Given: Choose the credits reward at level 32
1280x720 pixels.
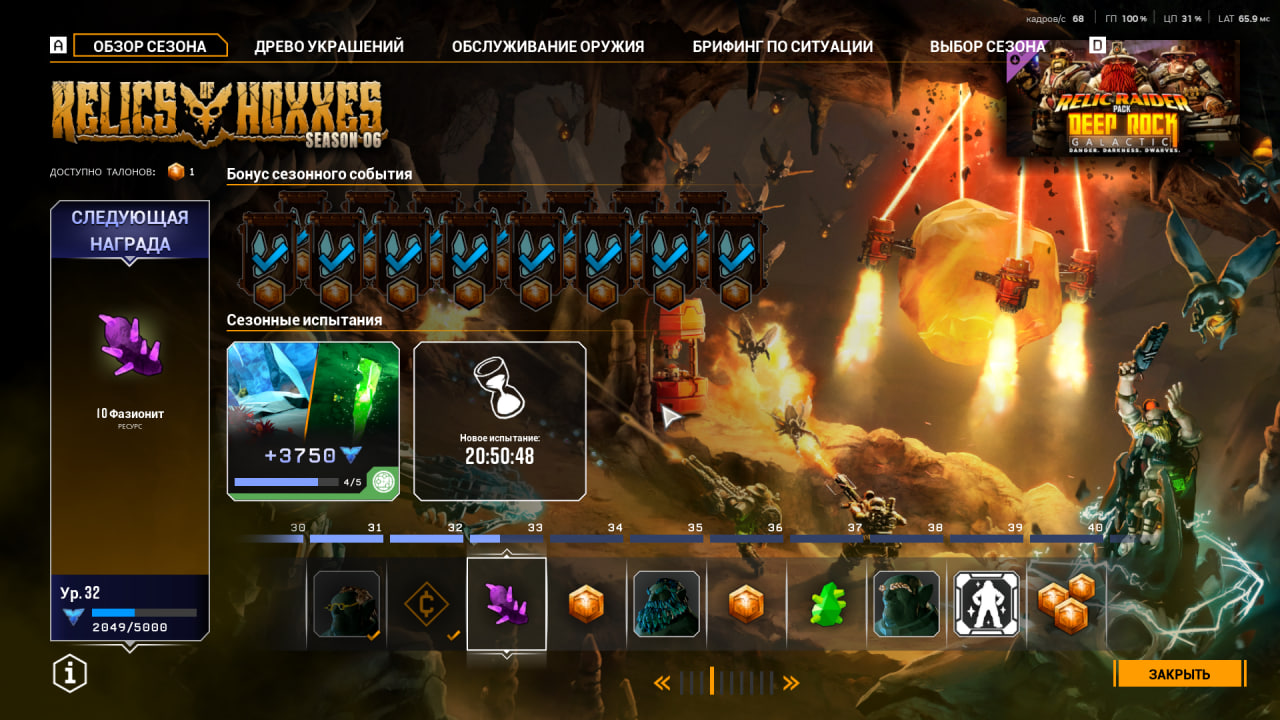Looking at the screenshot, I should coord(426,604).
